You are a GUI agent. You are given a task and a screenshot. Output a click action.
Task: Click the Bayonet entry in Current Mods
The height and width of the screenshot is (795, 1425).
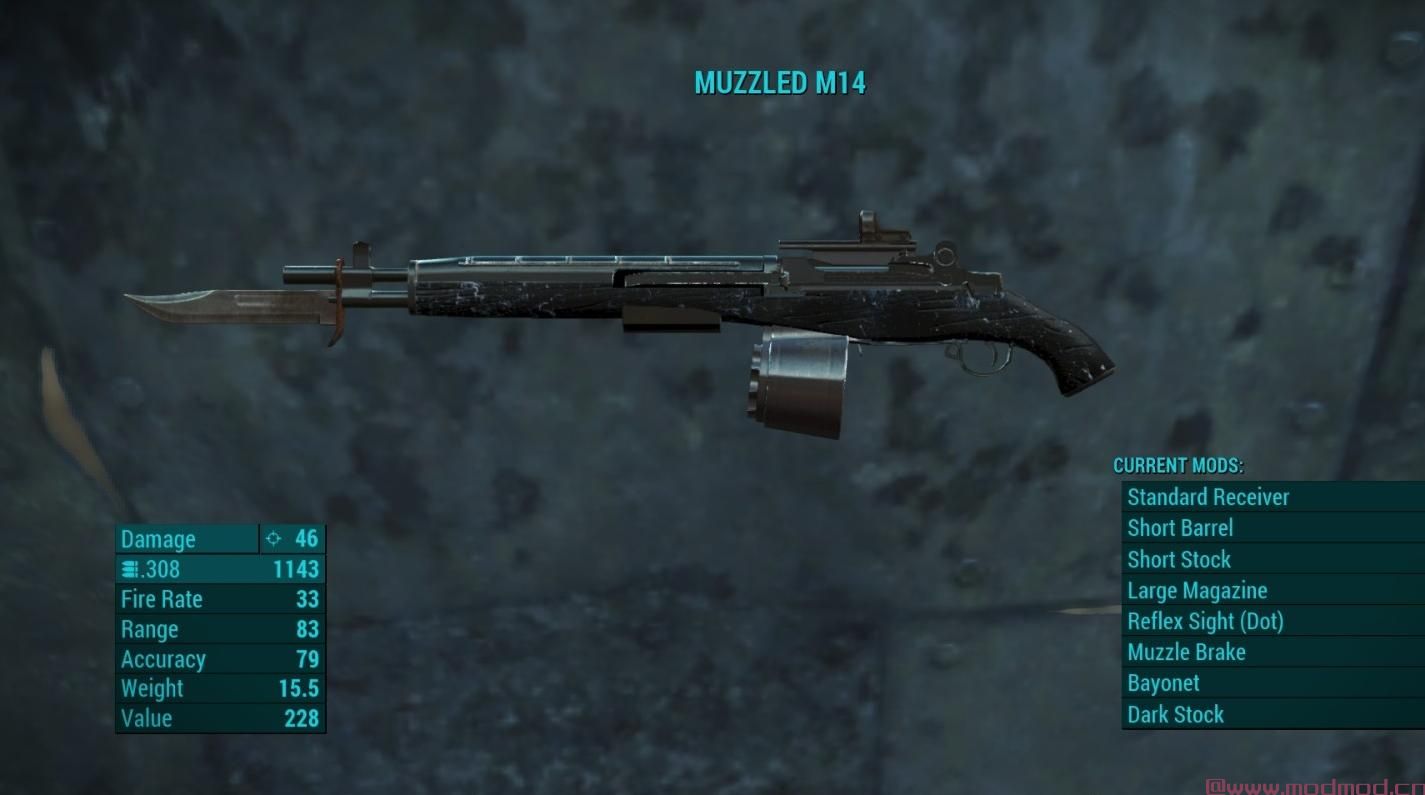pos(1163,683)
